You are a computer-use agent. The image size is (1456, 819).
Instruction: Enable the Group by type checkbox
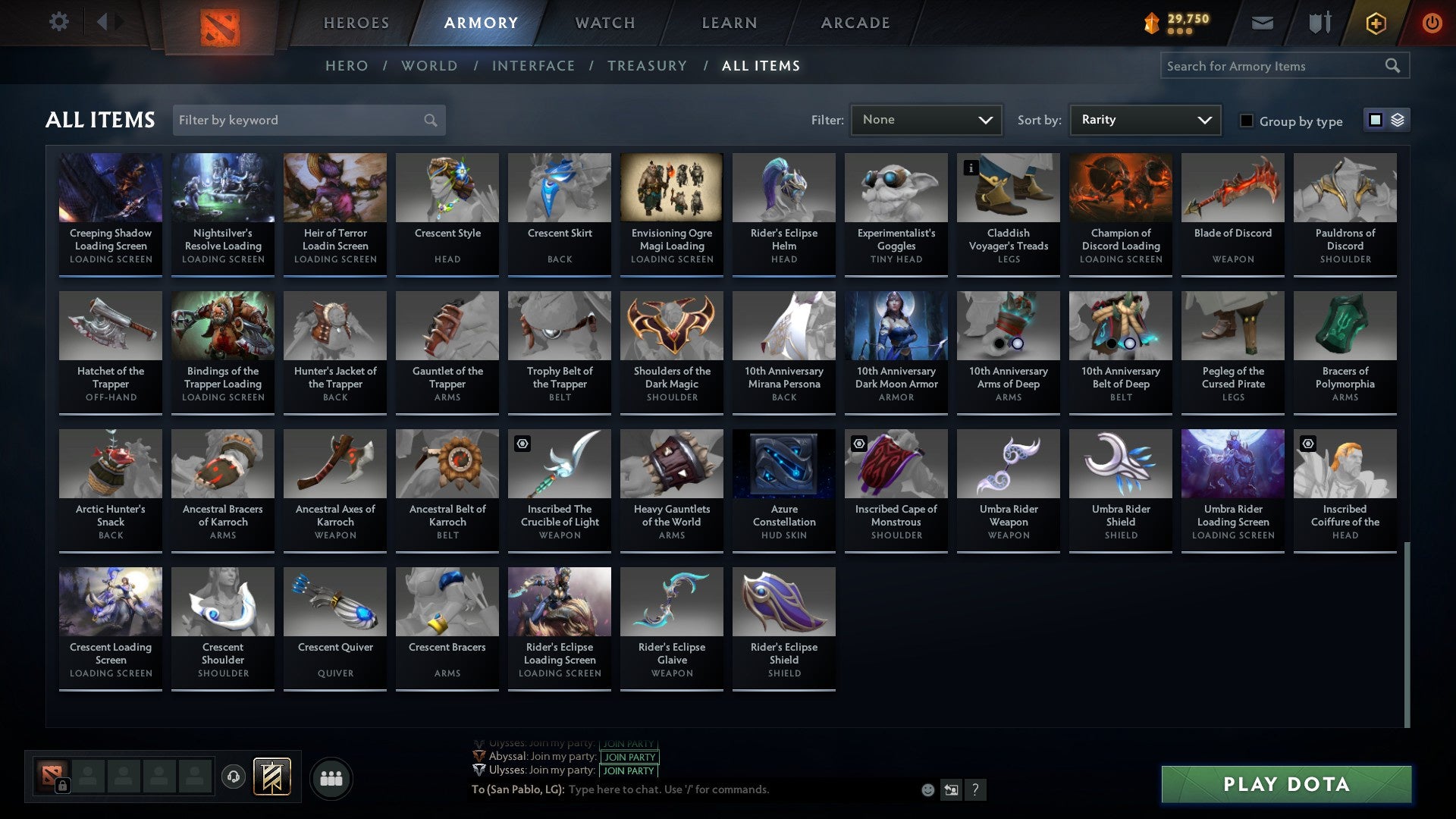point(1247,121)
